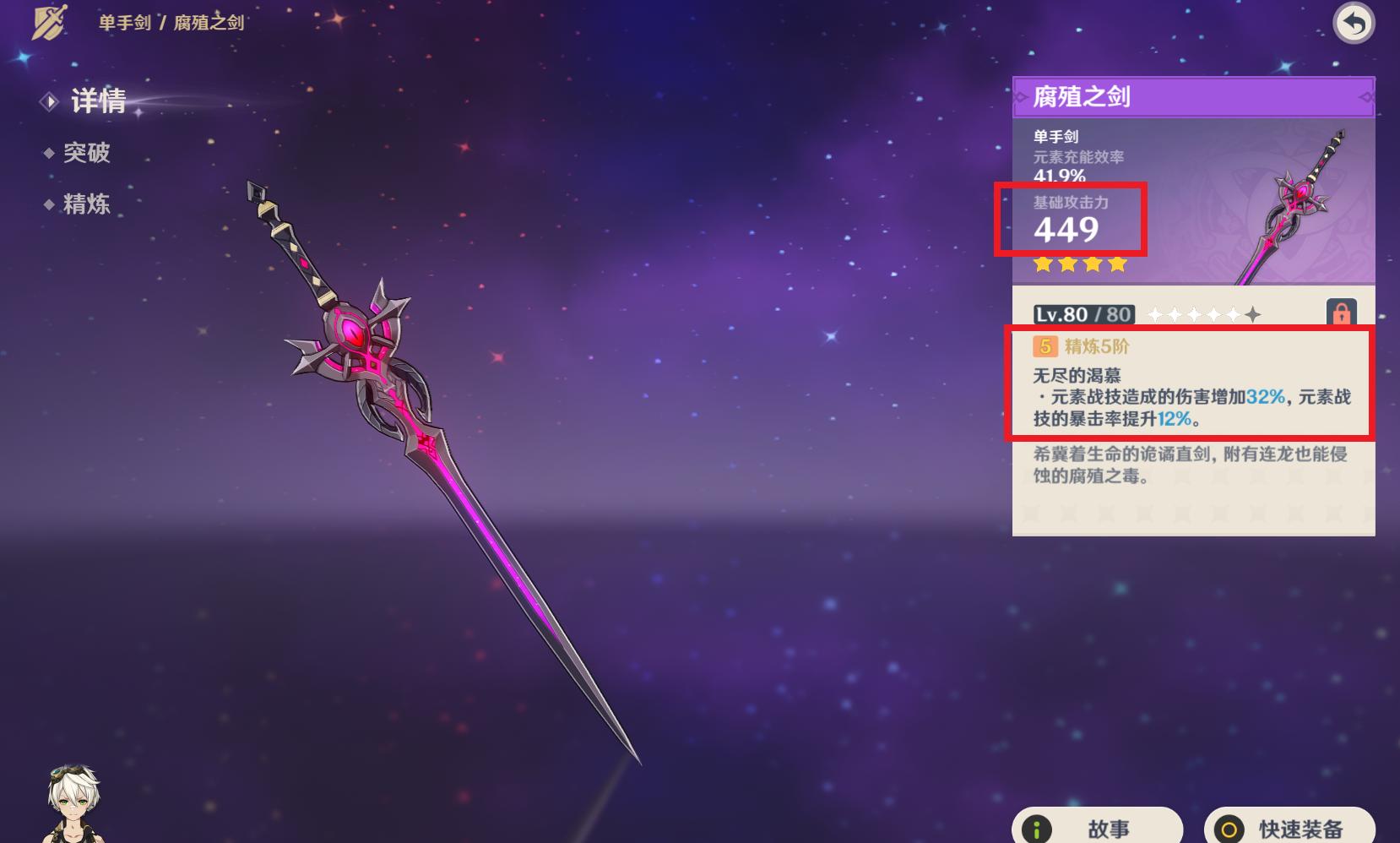Select the diamond icon beside 详情
Viewport: 1400px width, 843px height.
51,102
